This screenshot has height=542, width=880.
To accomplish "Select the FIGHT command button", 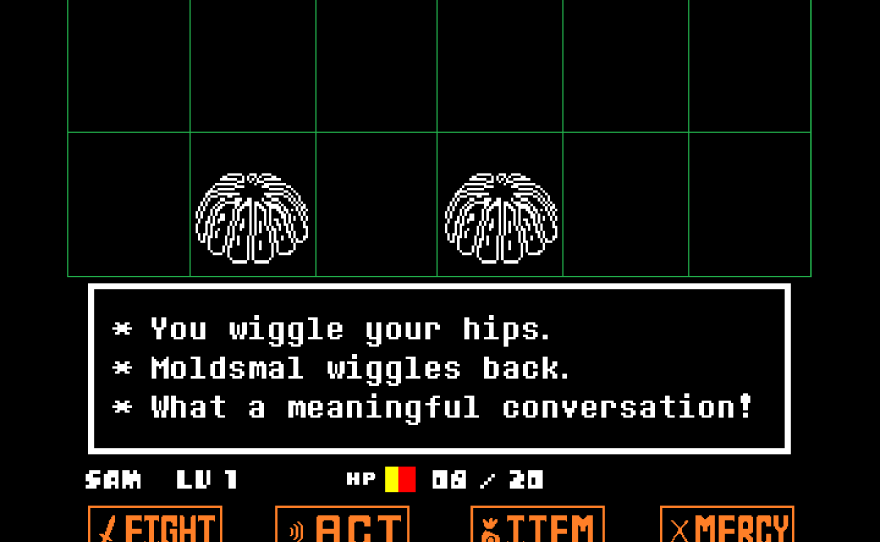I will click(155, 526).
